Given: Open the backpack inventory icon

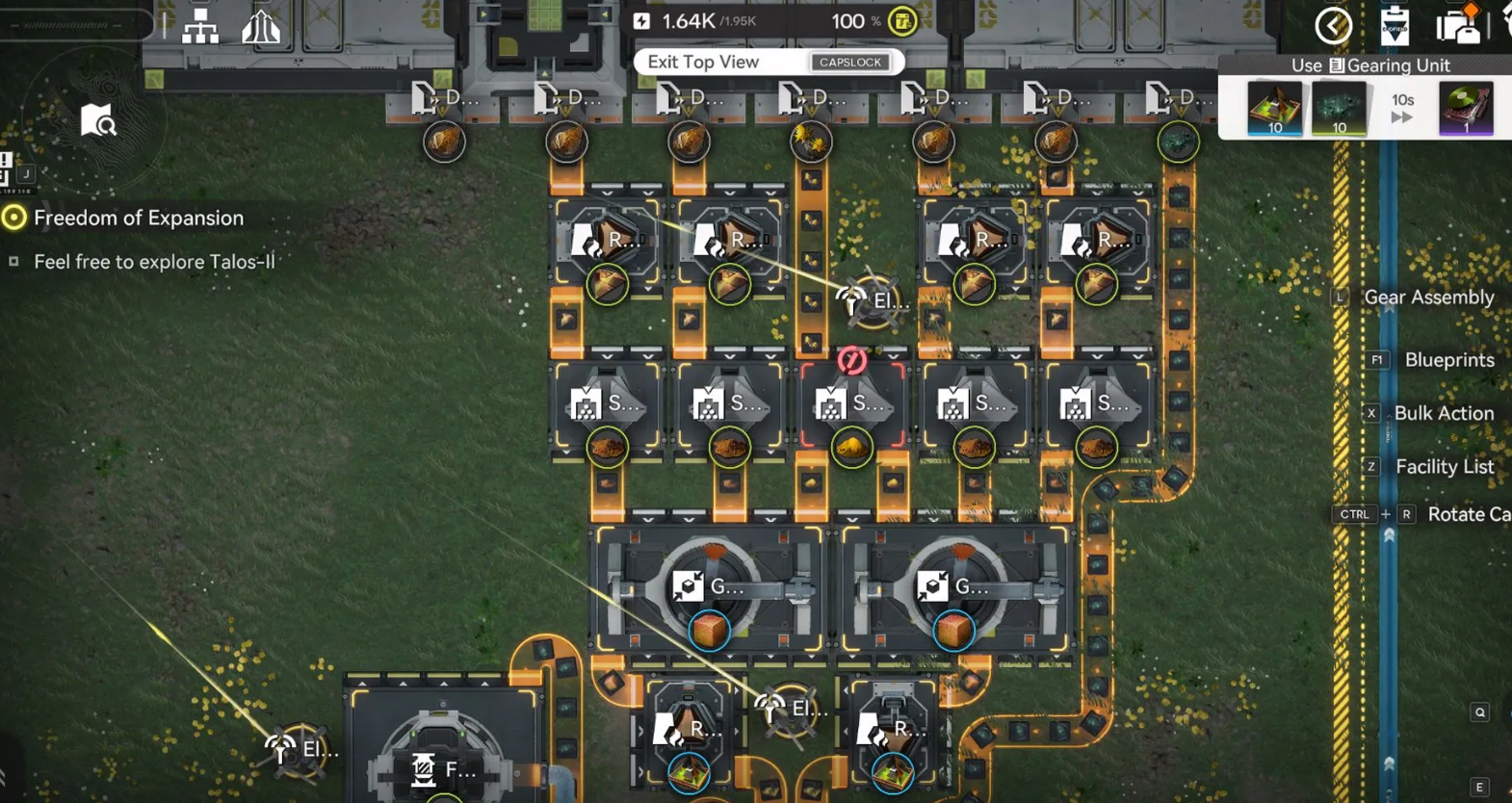Looking at the screenshot, I should coord(1458,26).
